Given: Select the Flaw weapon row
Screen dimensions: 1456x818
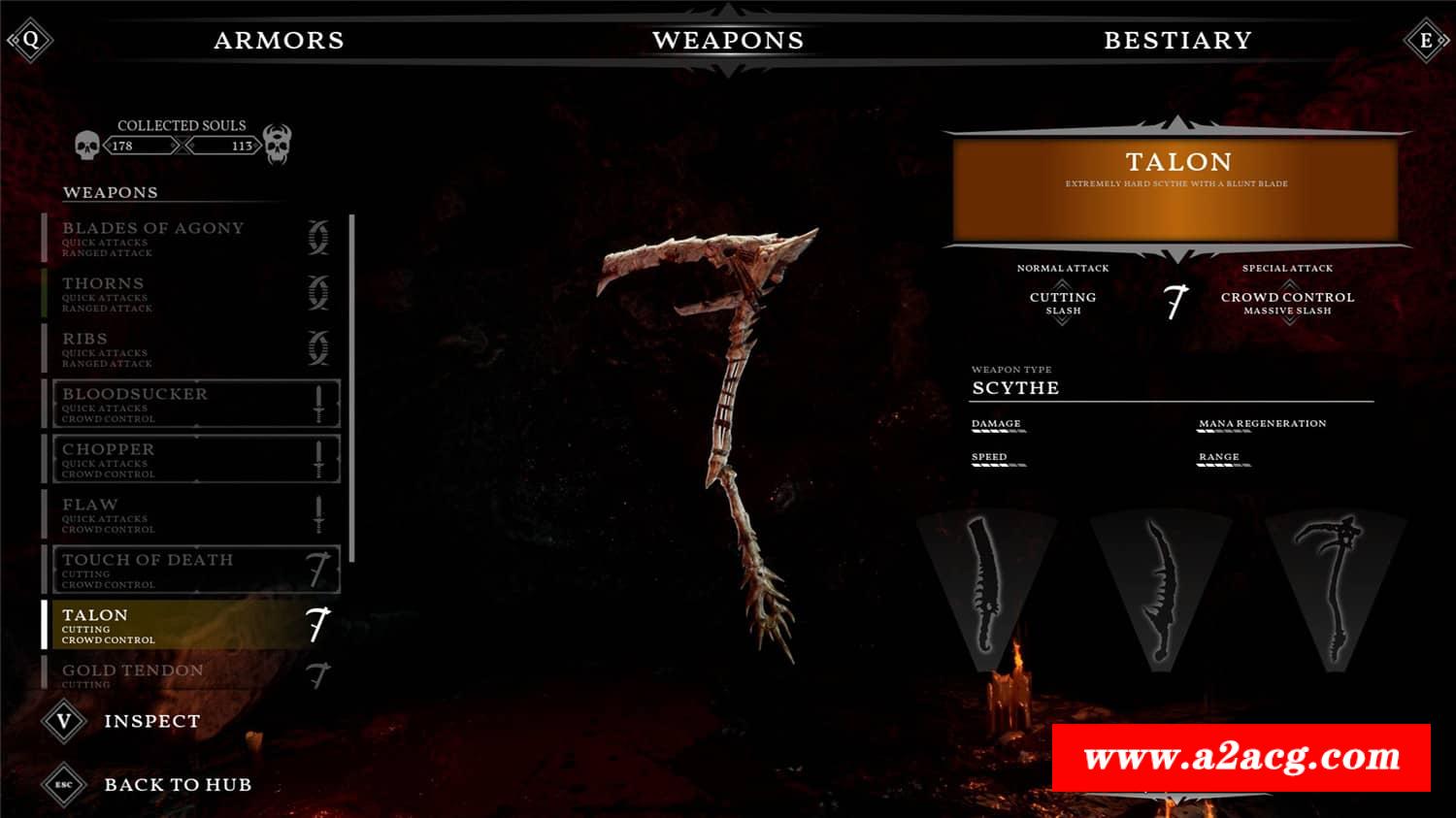Looking at the screenshot, I should pyautogui.click(x=191, y=514).
